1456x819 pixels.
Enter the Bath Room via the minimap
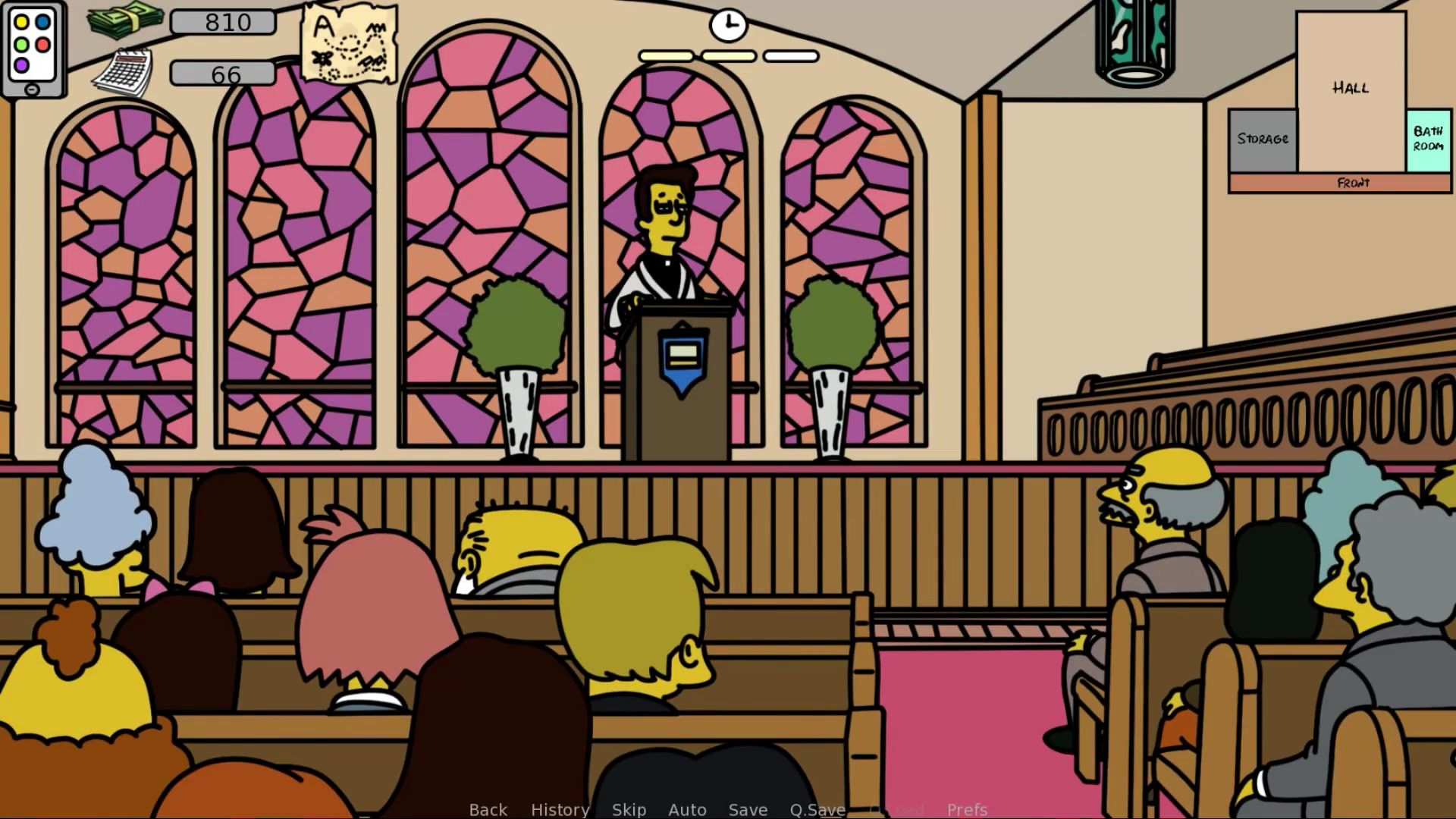1428,140
